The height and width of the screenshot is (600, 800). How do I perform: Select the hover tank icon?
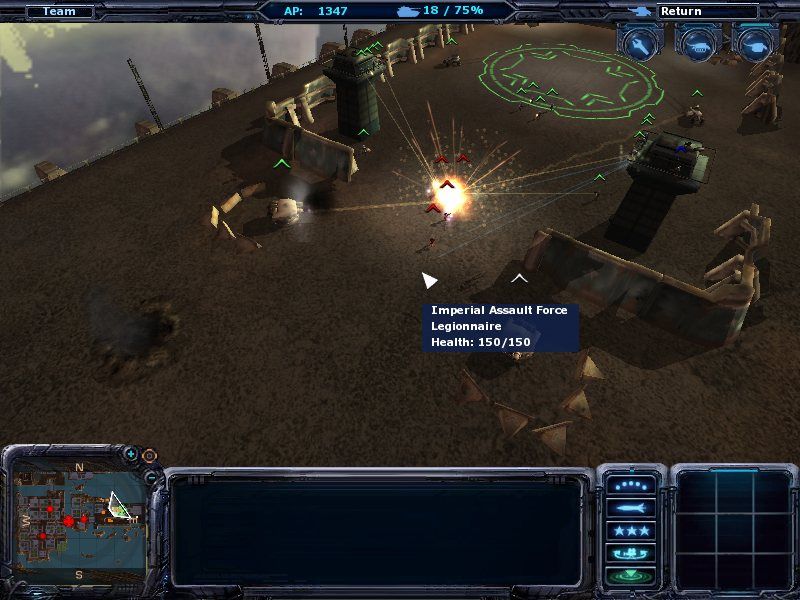tap(755, 42)
